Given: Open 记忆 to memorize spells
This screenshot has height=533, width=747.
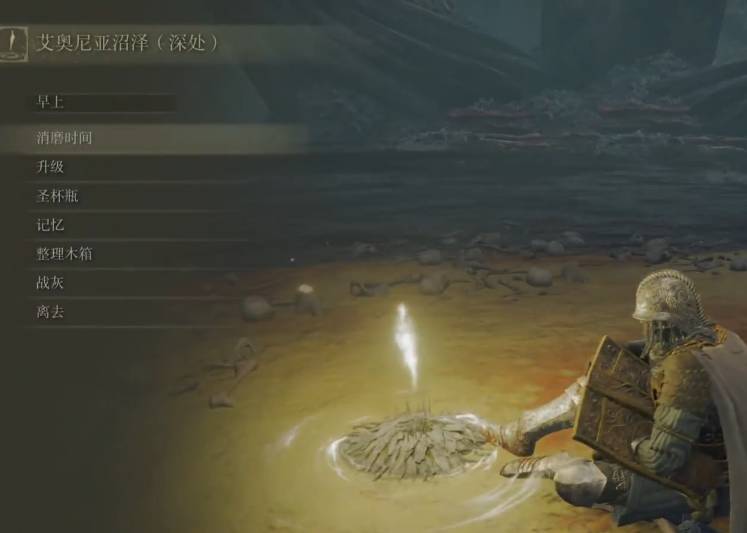Looking at the screenshot, I should click(x=50, y=225).
